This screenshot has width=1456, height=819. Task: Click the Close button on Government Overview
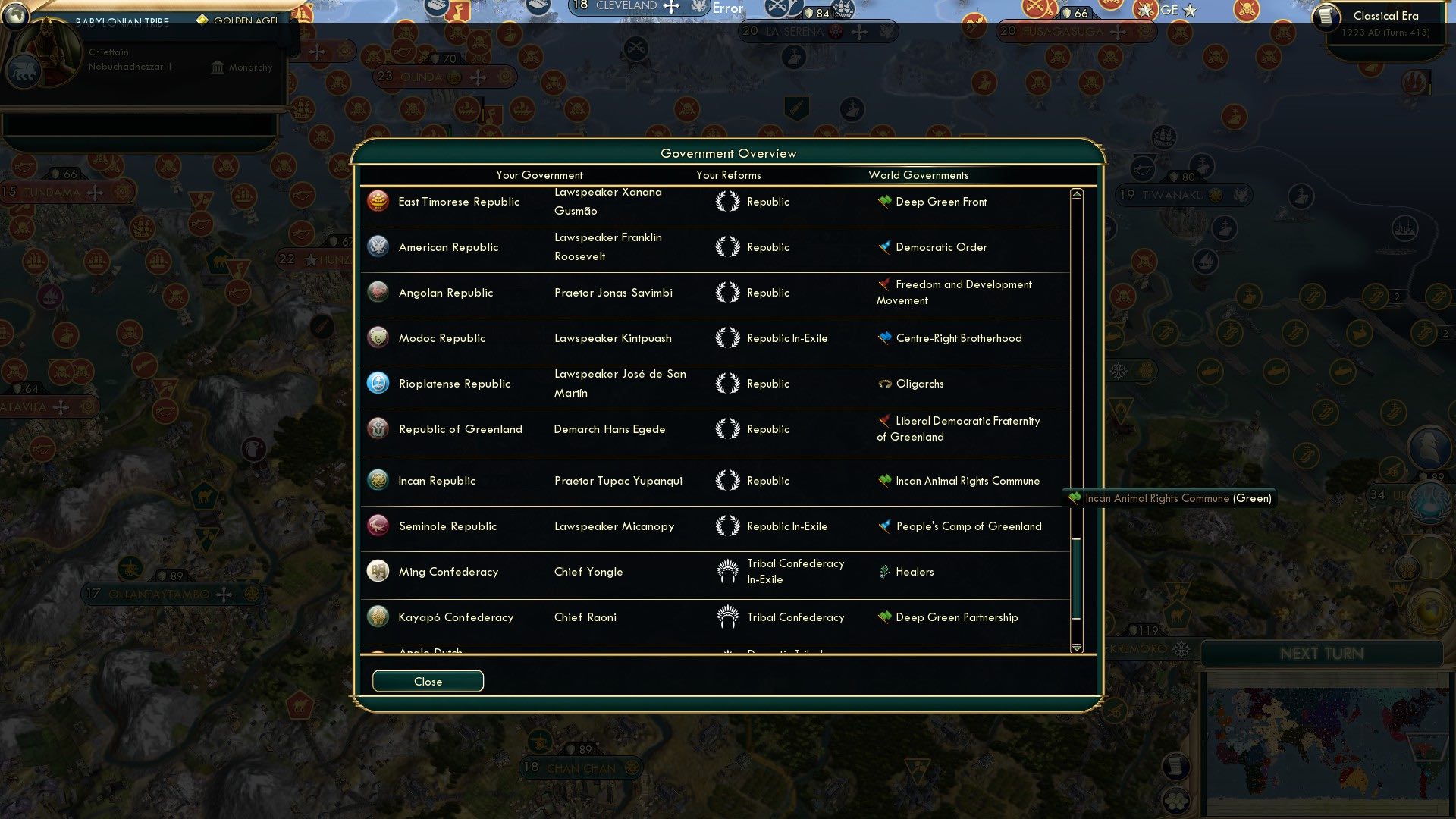pyautogui.click(x=427, y=681)
